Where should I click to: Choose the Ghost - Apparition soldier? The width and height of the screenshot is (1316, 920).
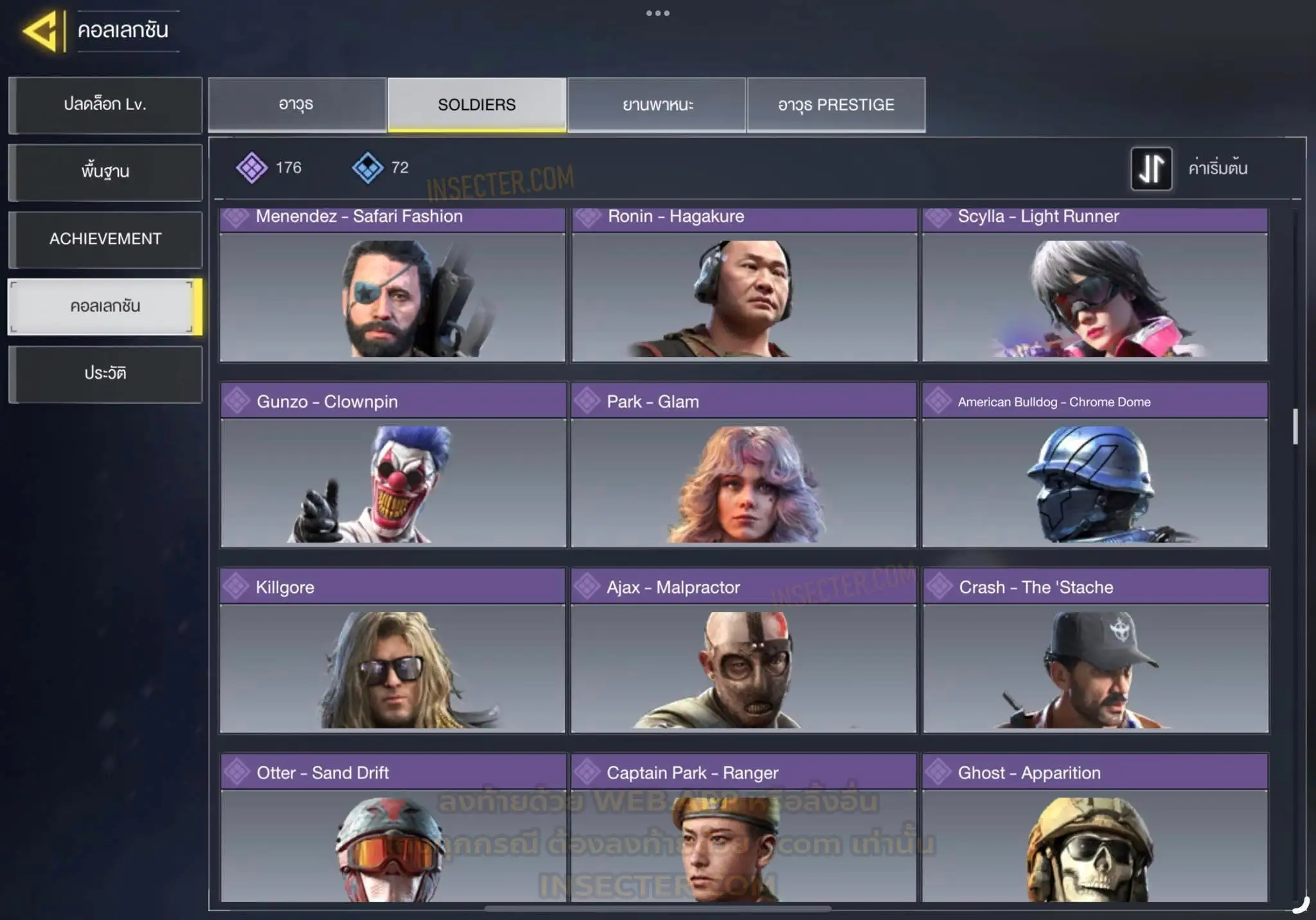click(1095, 829)
